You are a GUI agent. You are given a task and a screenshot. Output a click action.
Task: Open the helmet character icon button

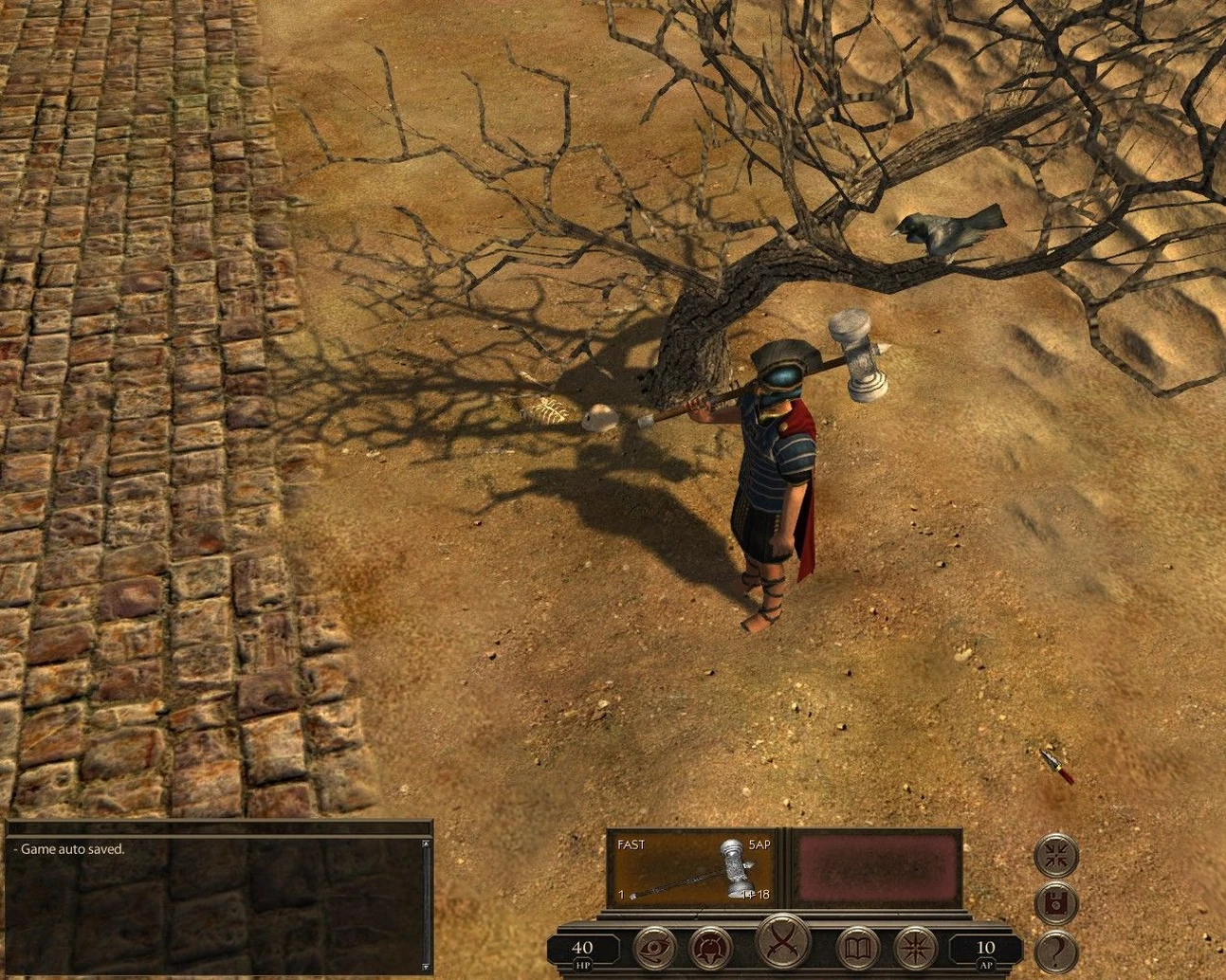point(710,947)
